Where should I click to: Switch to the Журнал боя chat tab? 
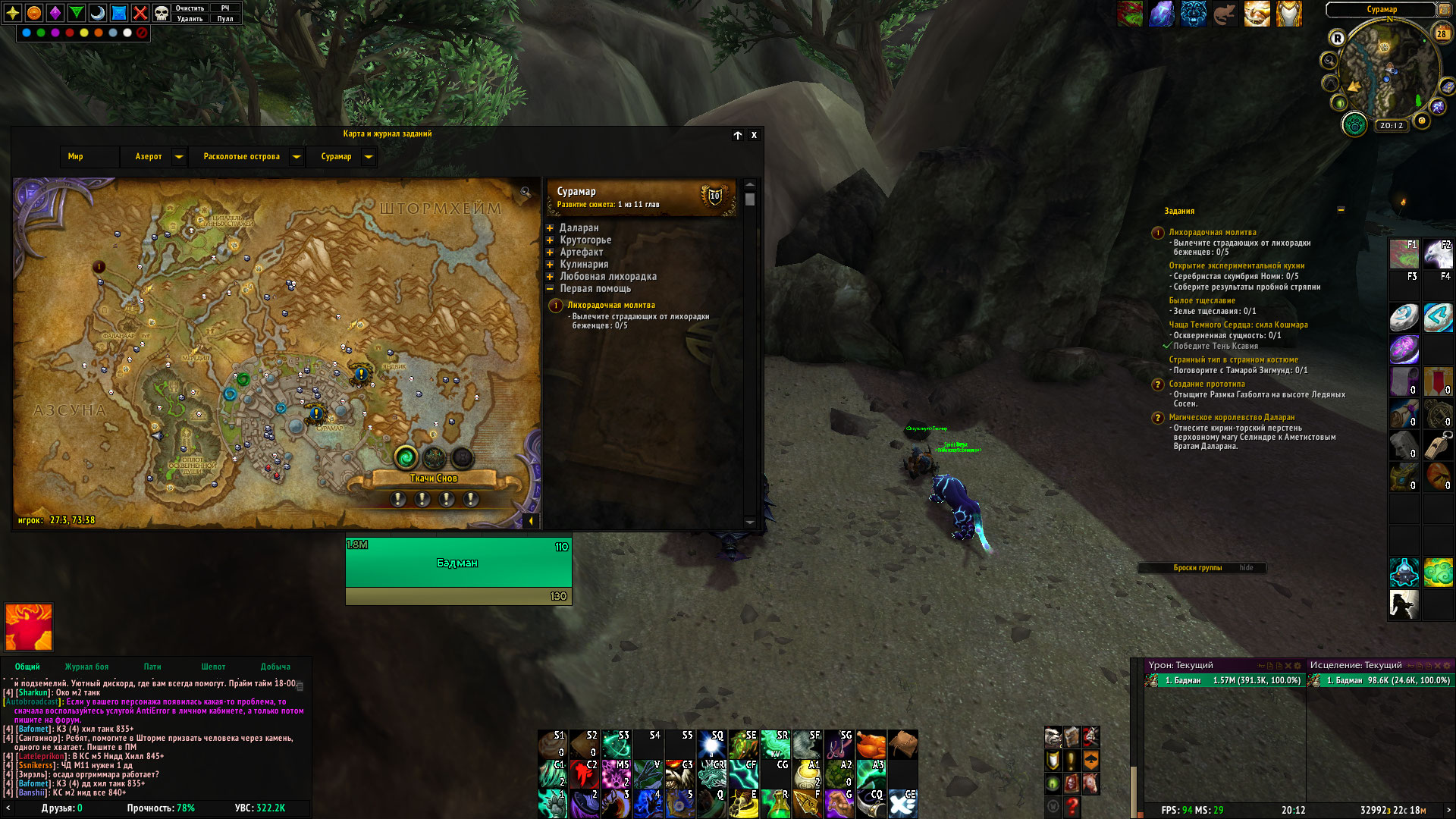pyautogui.click(x=86, y=667)
